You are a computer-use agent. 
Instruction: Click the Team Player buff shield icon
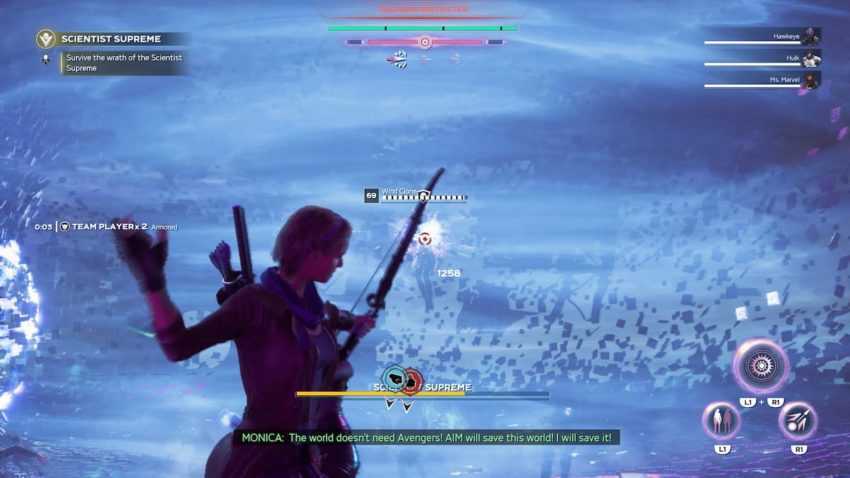[x=65, y=227]
